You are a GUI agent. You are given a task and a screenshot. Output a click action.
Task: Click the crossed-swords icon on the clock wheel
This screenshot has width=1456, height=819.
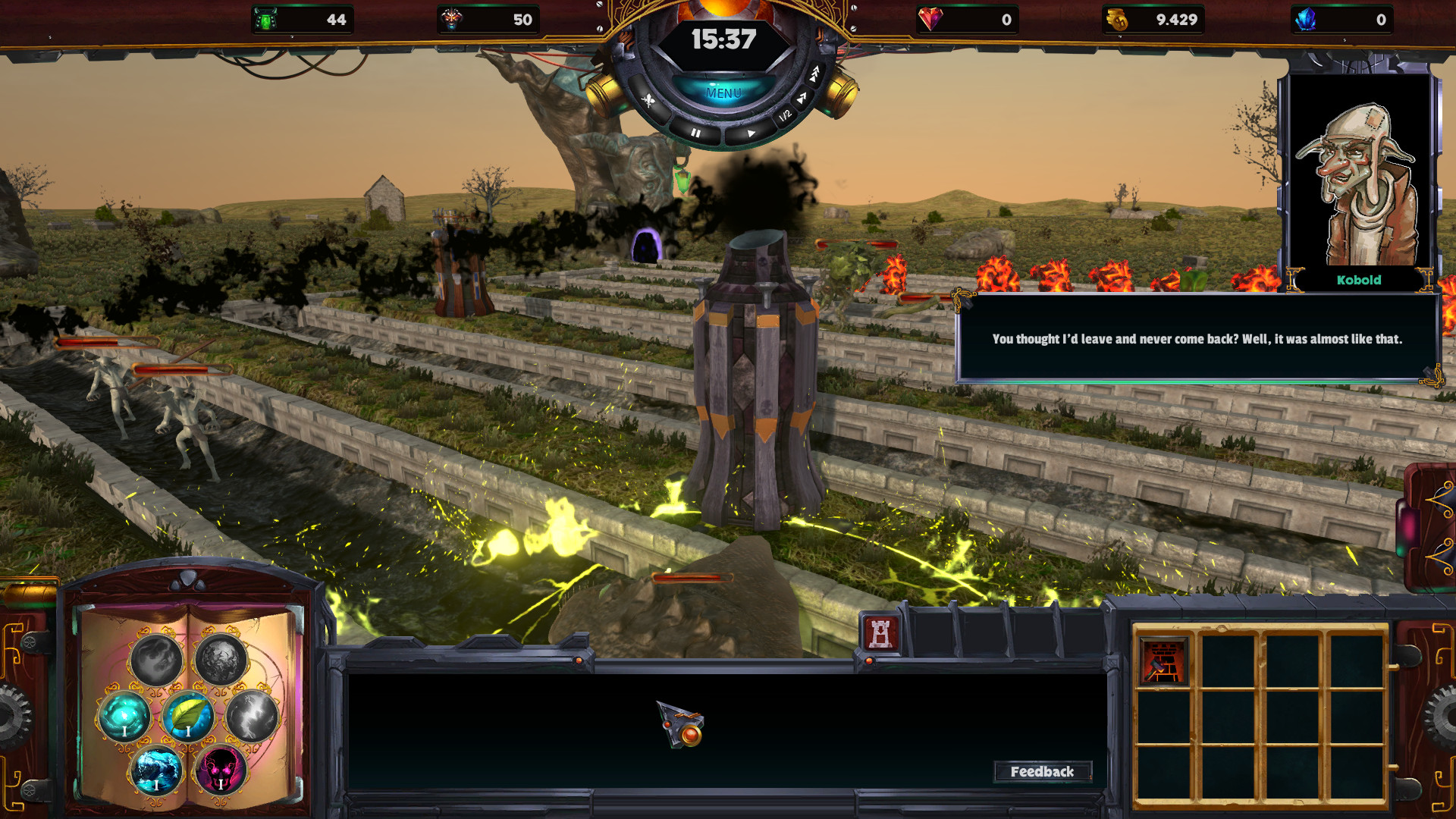tap(649, 100)
